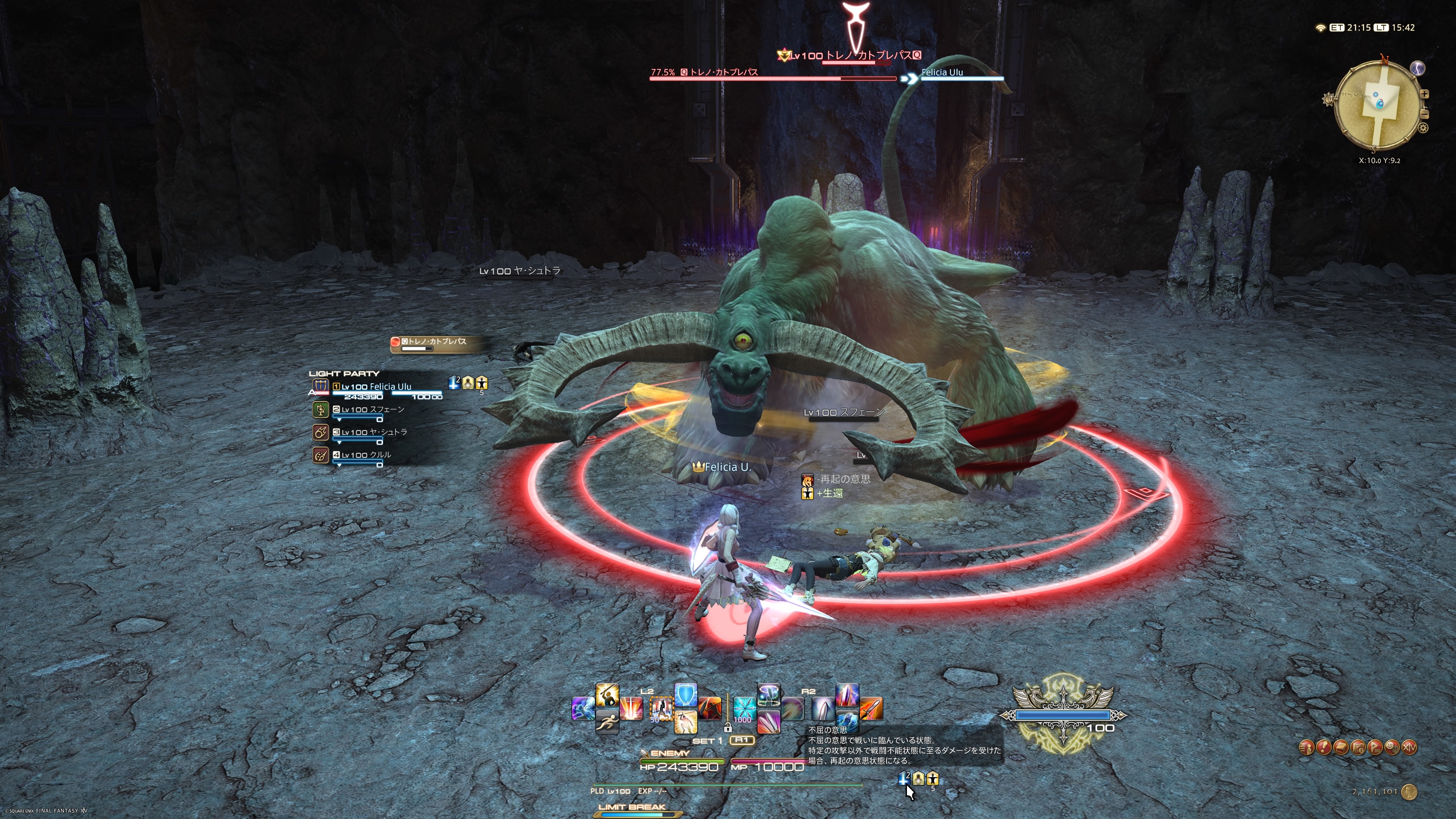Screen dimensions: 1456x819
Task: Open the Logs book menu icon
Action: 1341,748
